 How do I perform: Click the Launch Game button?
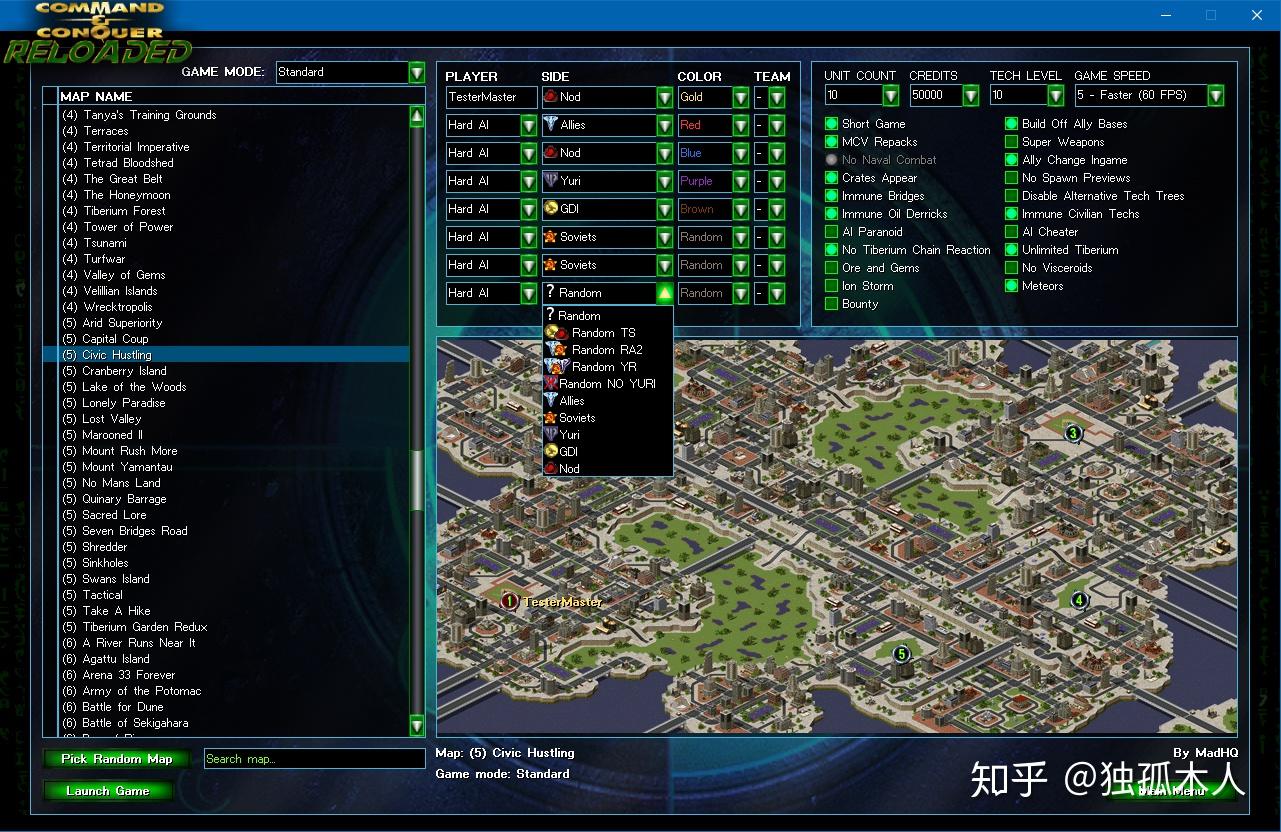click(x=108, y=790)
